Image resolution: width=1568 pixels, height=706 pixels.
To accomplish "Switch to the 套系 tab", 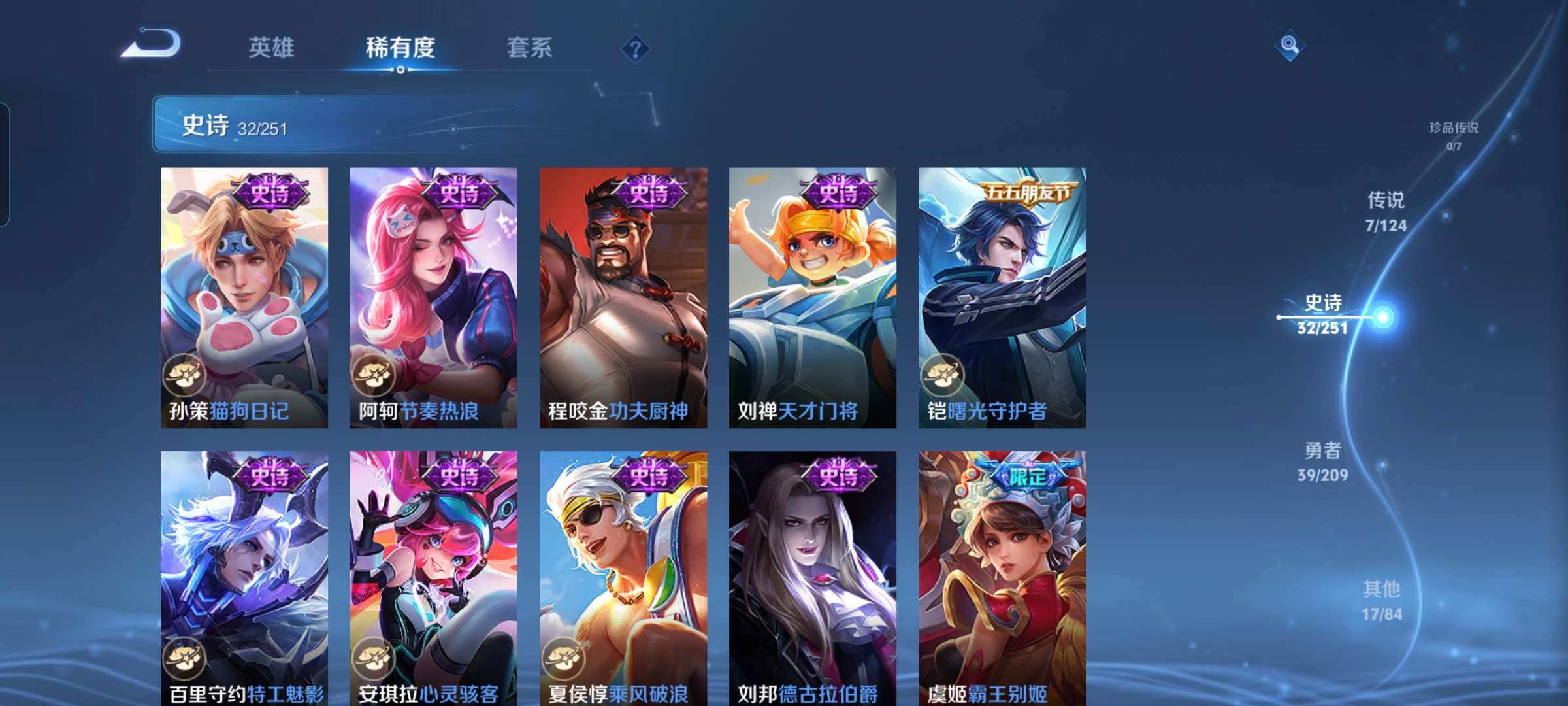I will tap(529, 47).
